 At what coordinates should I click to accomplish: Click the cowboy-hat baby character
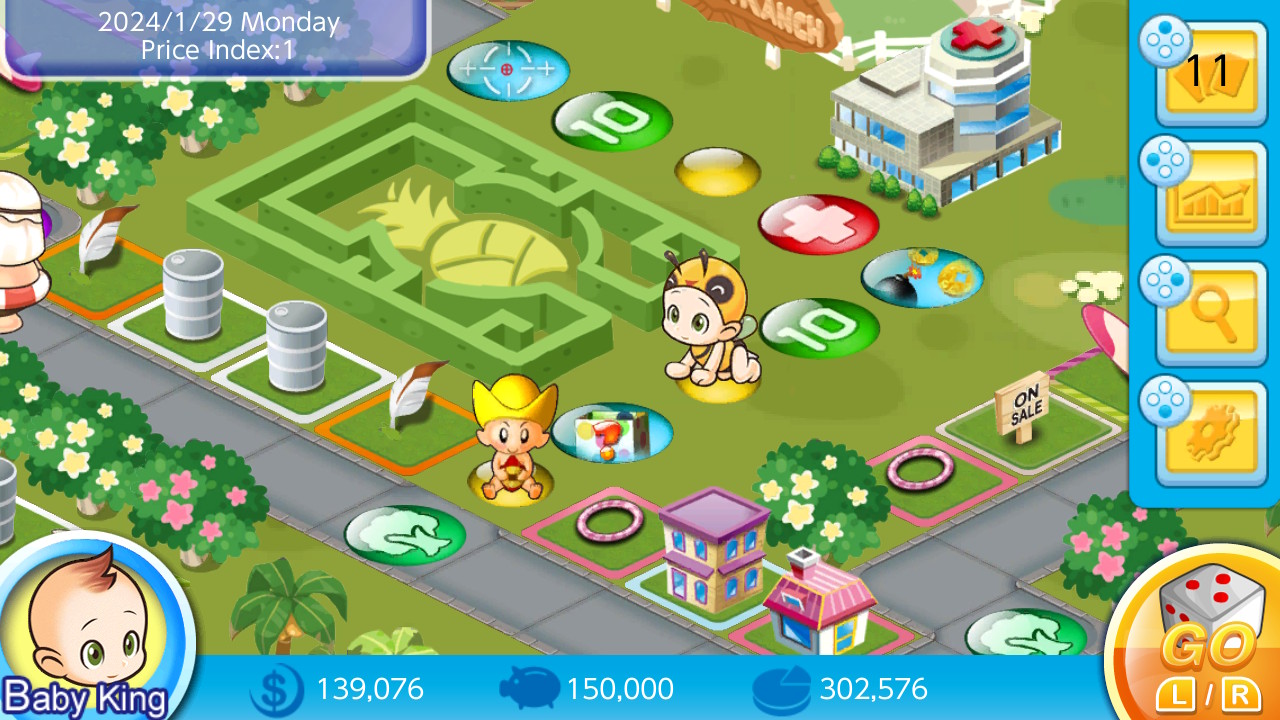[x=510, y=440]
